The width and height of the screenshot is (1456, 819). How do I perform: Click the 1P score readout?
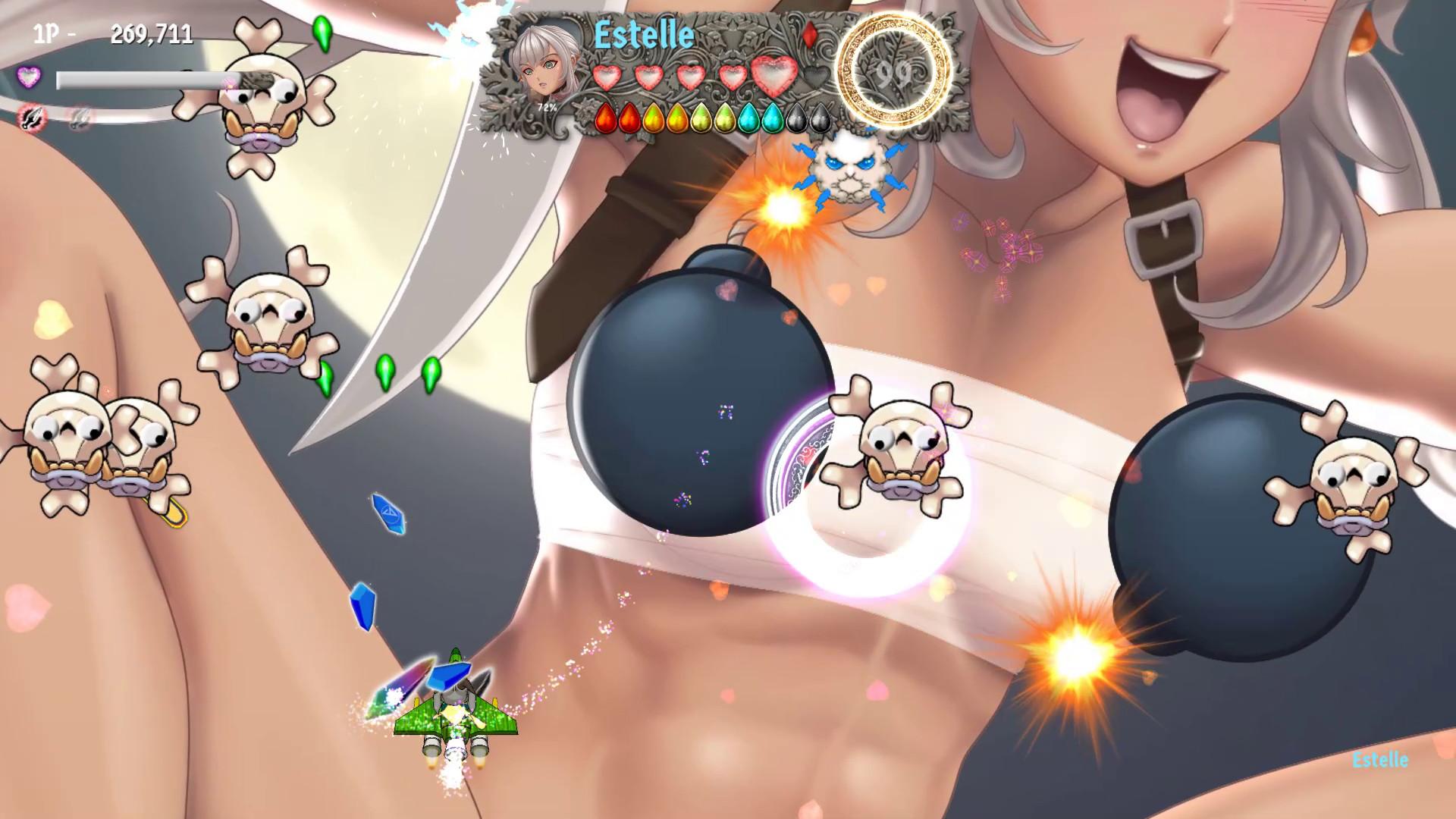coord(114,34)
